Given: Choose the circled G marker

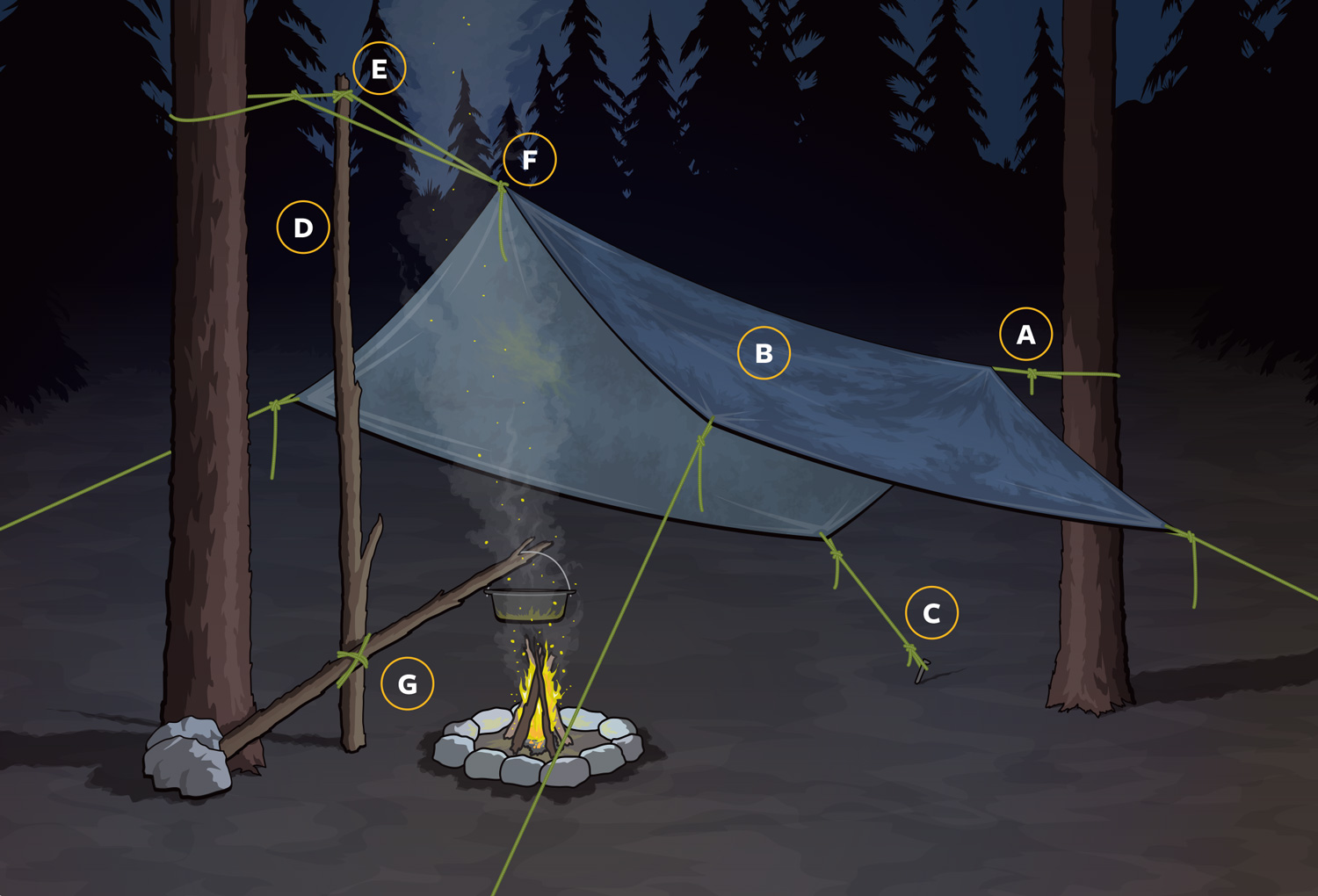Looking at the screenshot, I should click(408, 683).
